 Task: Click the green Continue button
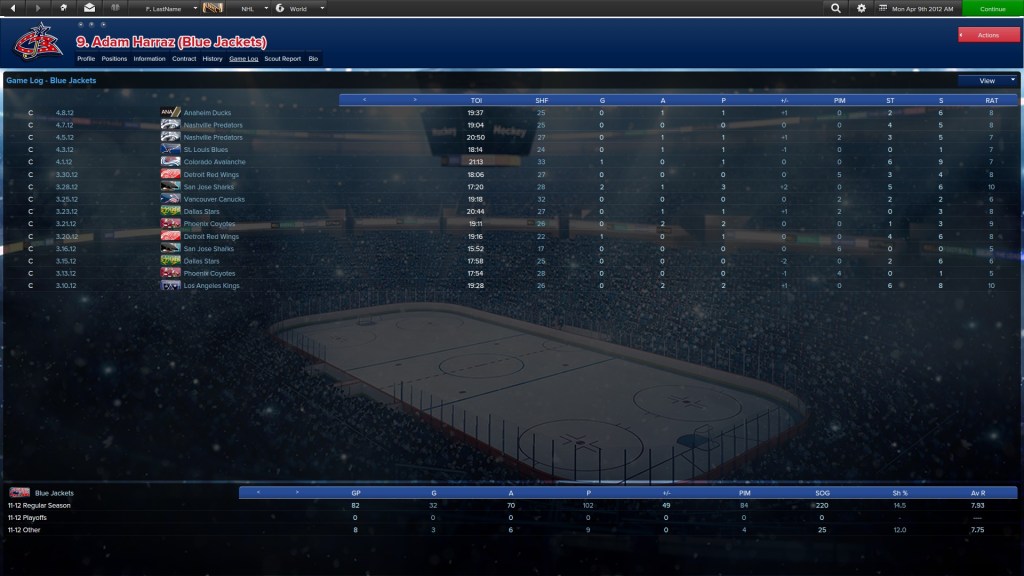pos(992,8)
